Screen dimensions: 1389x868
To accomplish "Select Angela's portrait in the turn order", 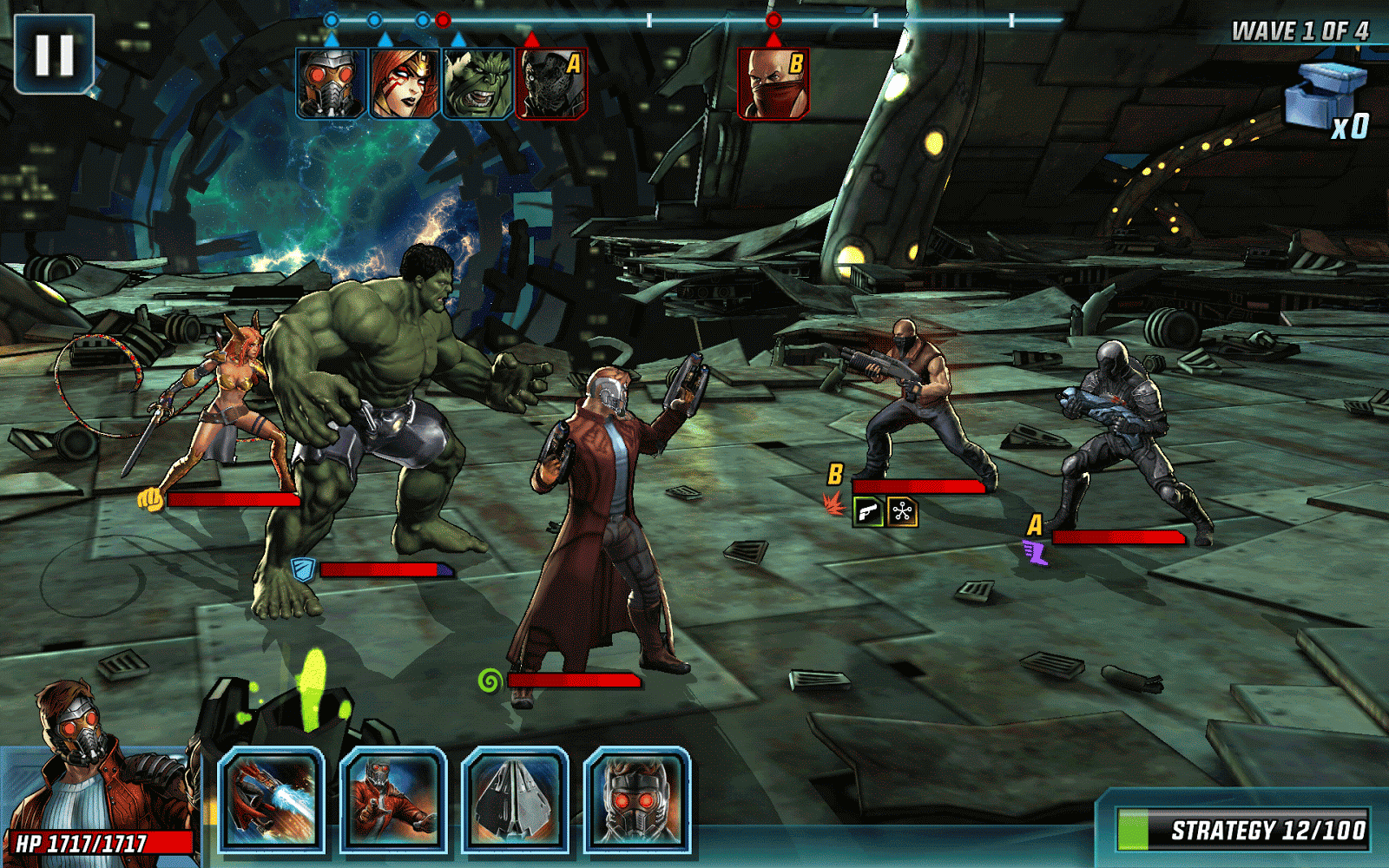I will 405,83.
